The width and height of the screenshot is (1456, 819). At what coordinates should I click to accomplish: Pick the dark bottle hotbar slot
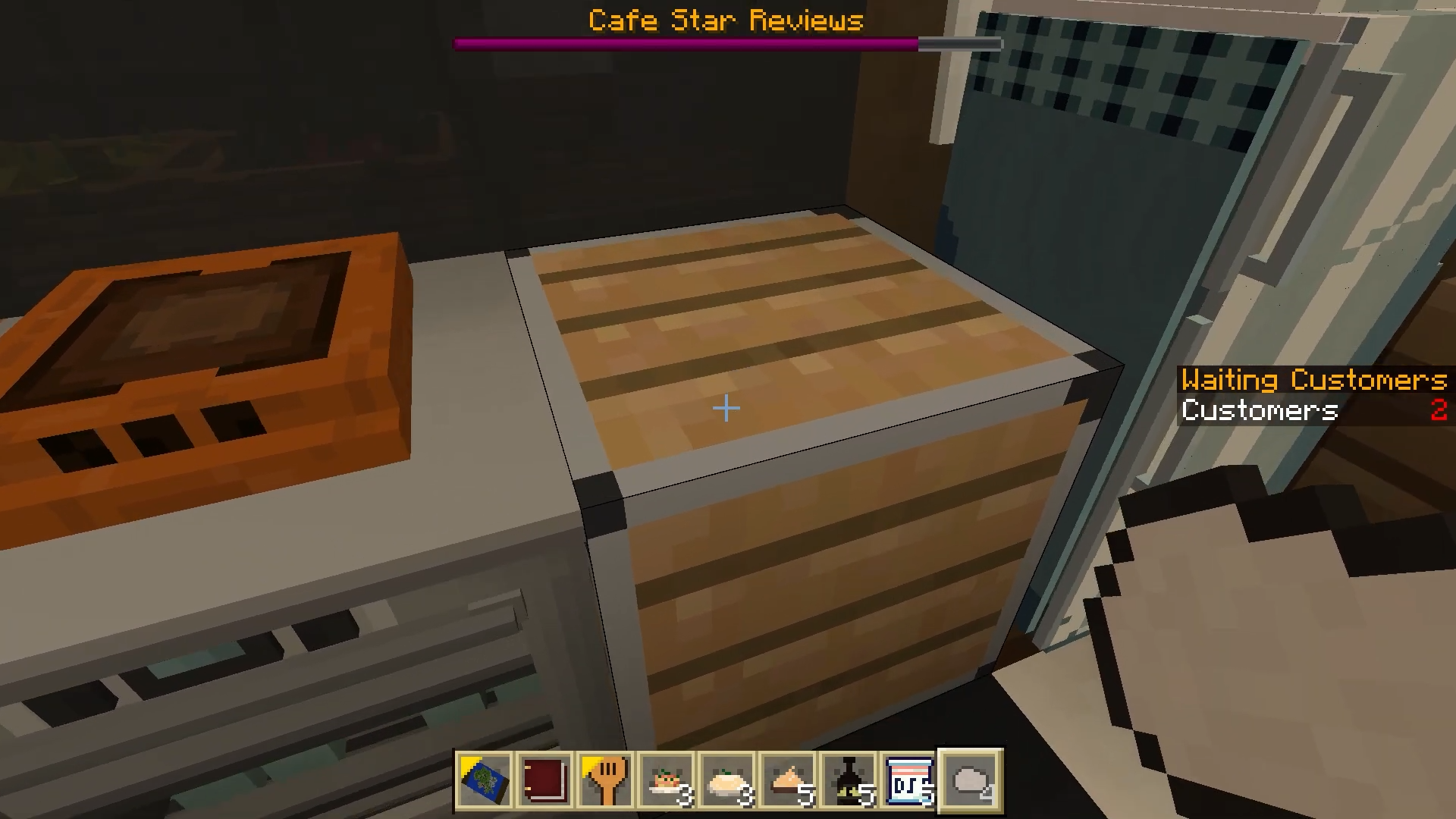tap(849, 780)
